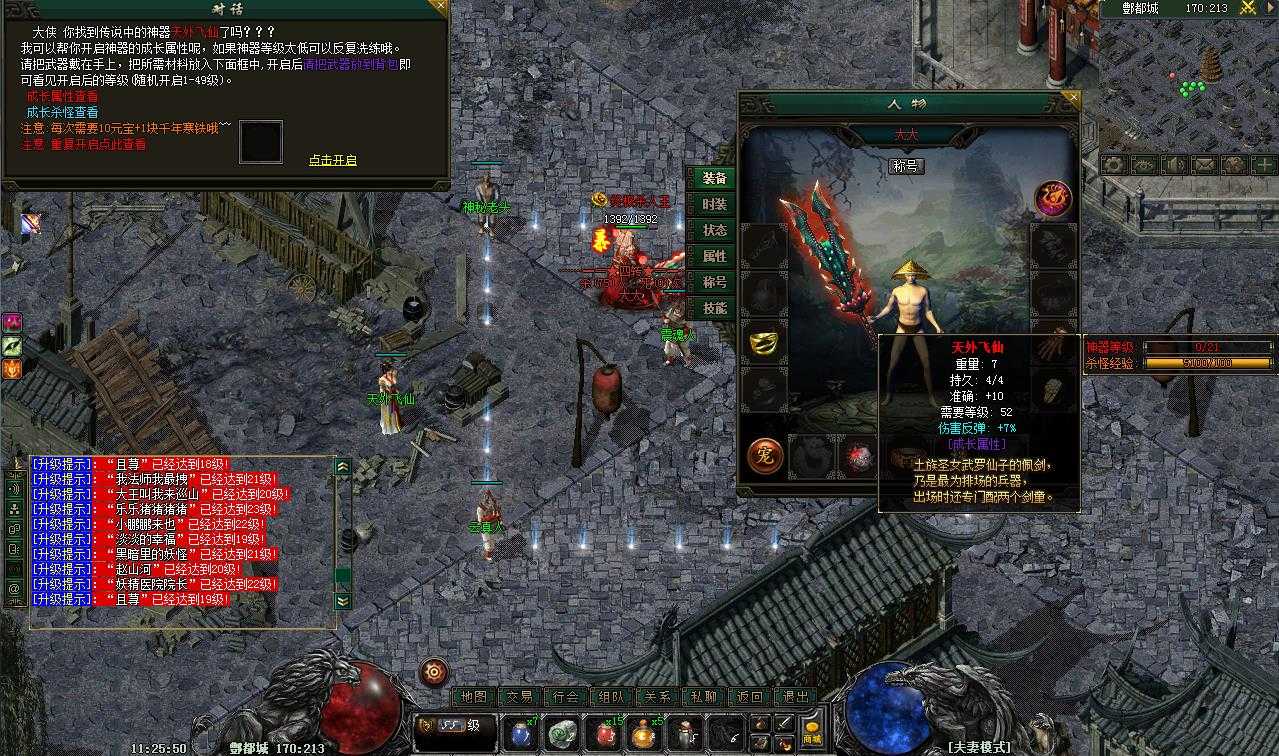Open the 成长杀怪查看 dialogue option
The width and height of the screenshot is (1279, 756).
click(x=62, y=113)
